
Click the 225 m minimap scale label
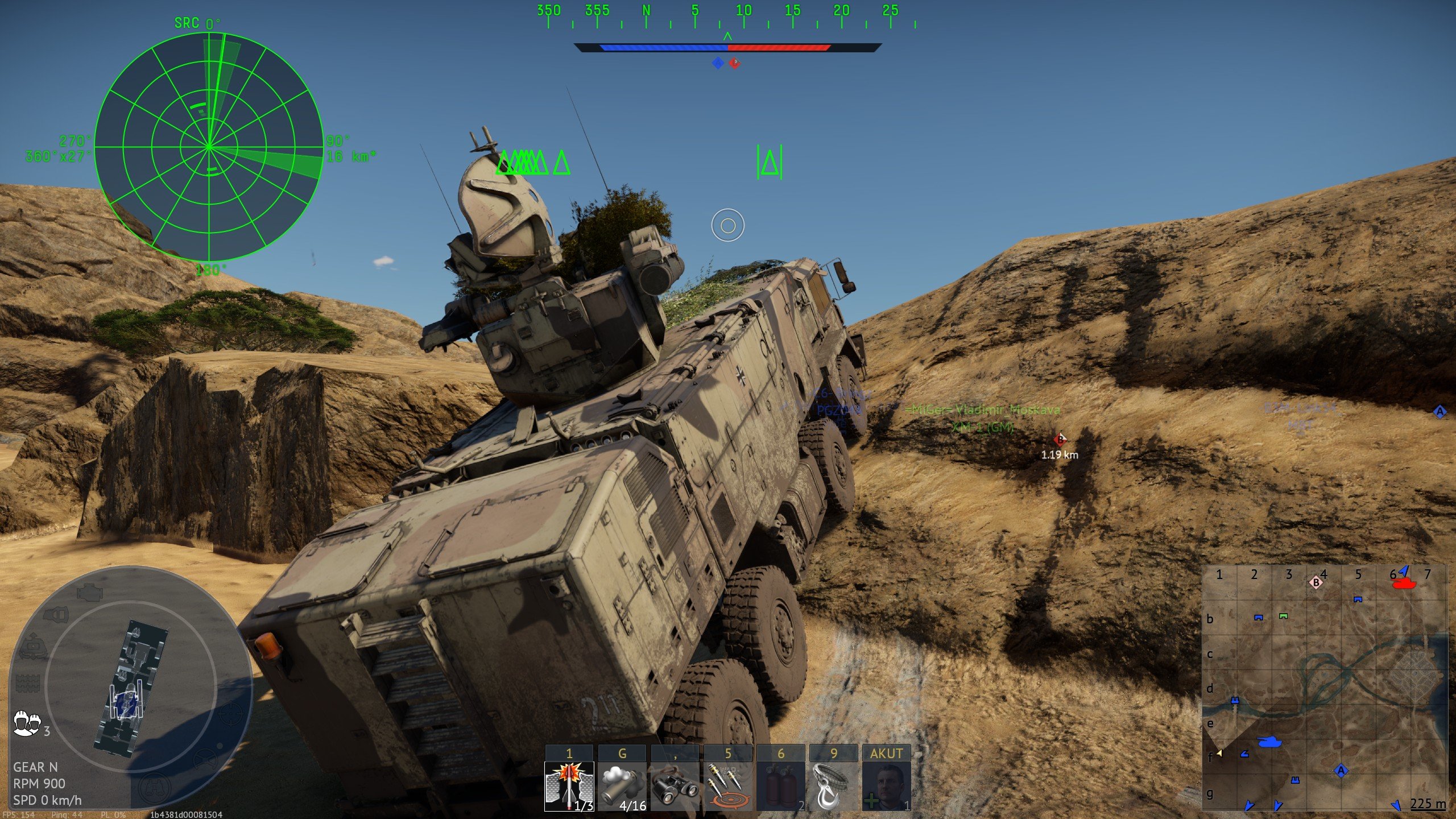1426,803
